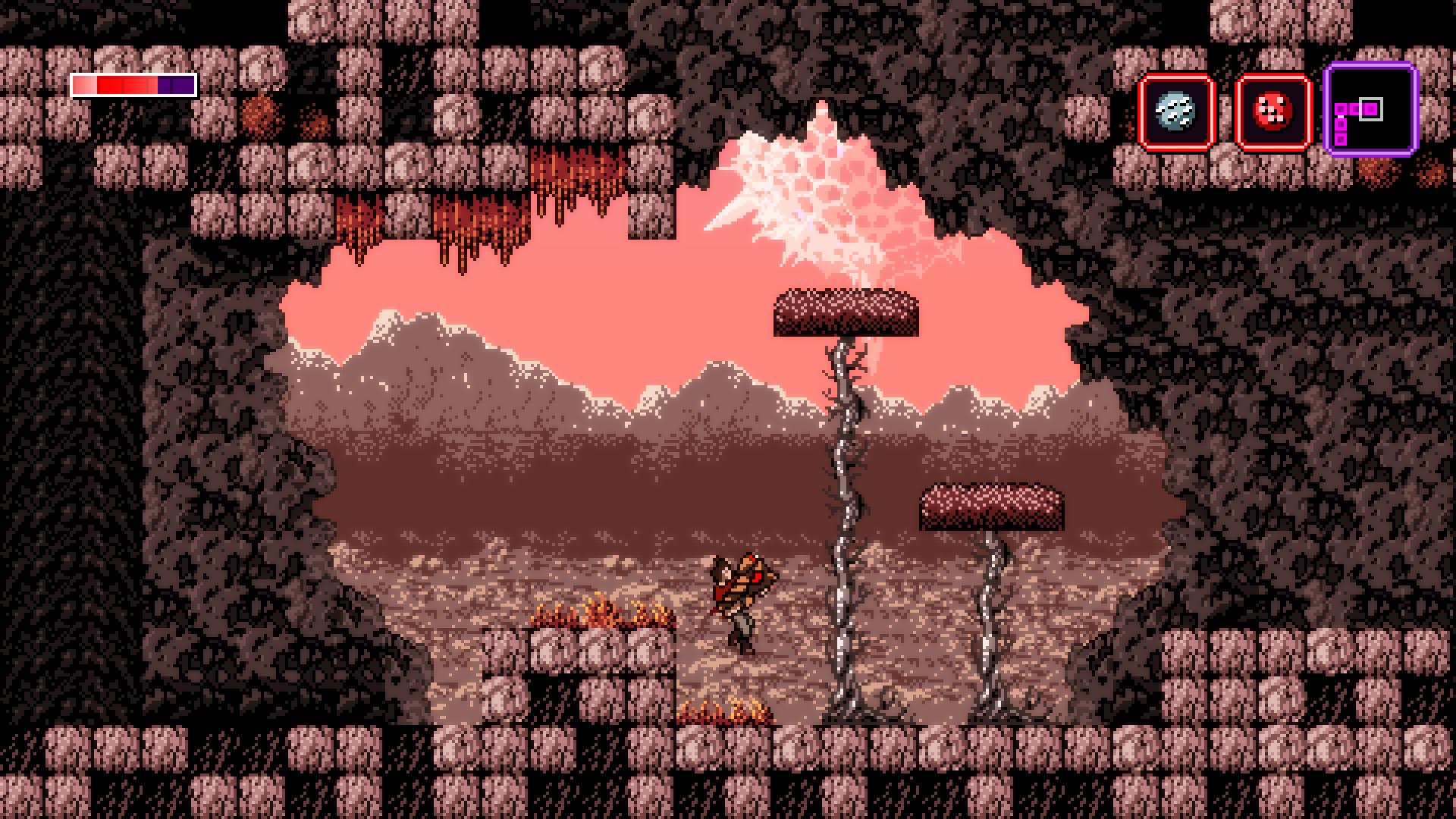This screenshot has width=1456, height=819.
Task: Click the health bar in the top-left corner
Action: click(x=133, y=86)
